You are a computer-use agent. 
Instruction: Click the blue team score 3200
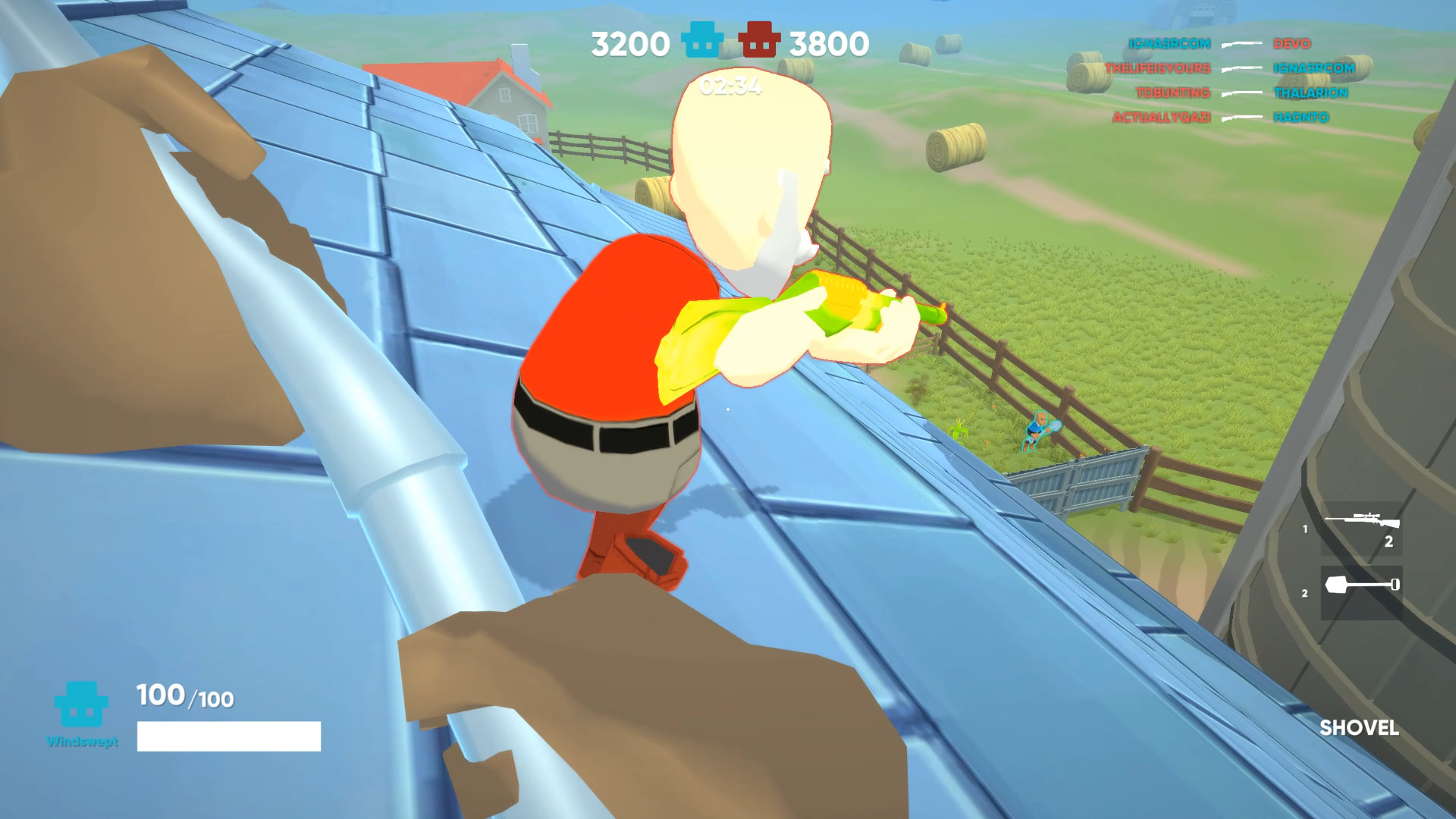point(631,42)
